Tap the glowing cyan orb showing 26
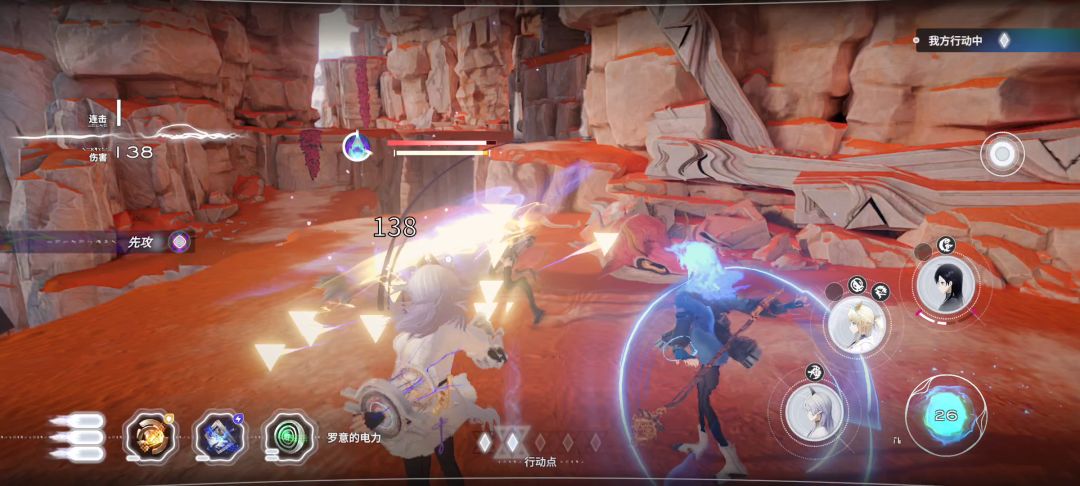The image size is (1080, 486). 945,415
